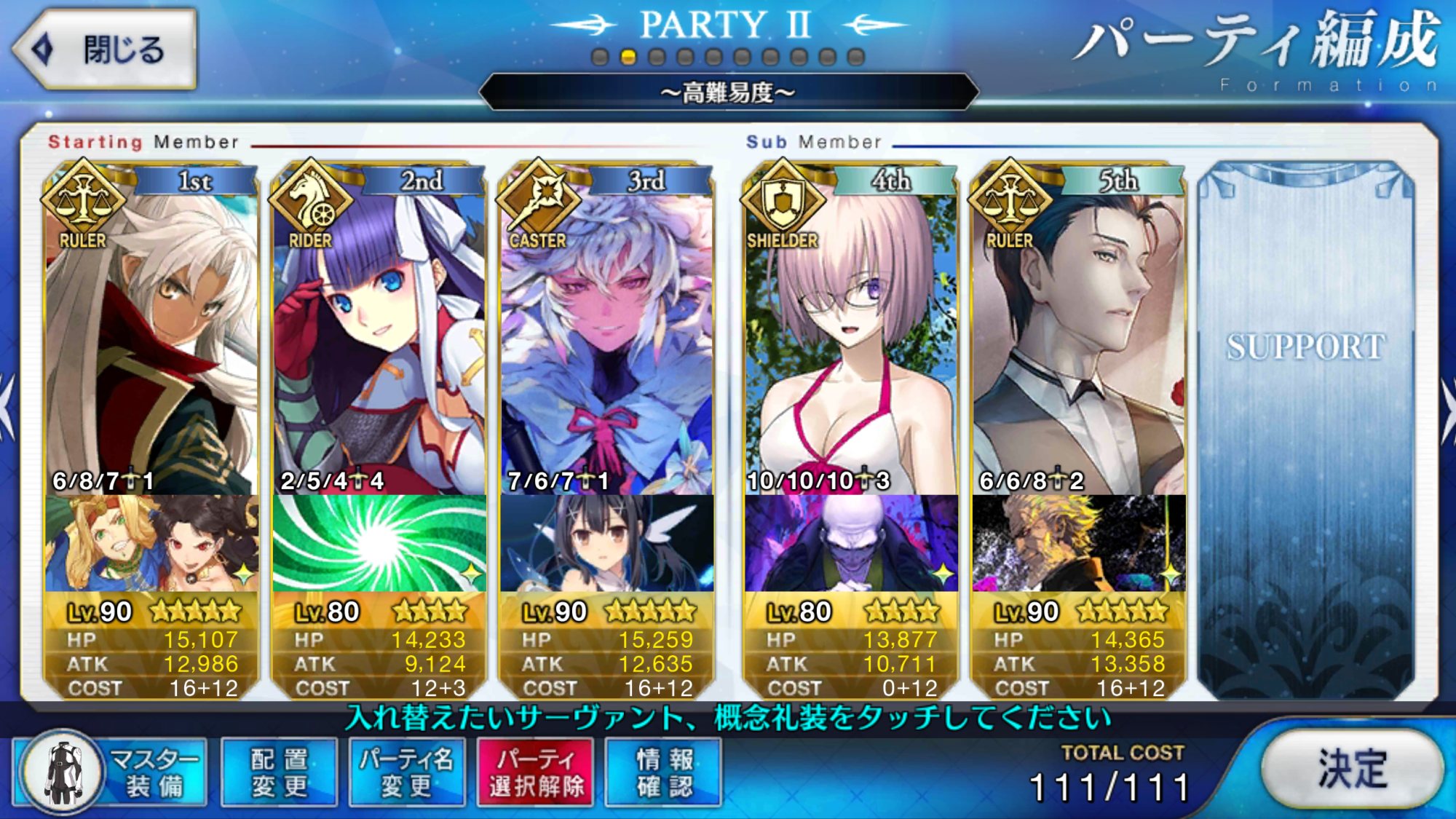Go to the next party with right arrow
1456x819 pixels.
[1447, 408]
